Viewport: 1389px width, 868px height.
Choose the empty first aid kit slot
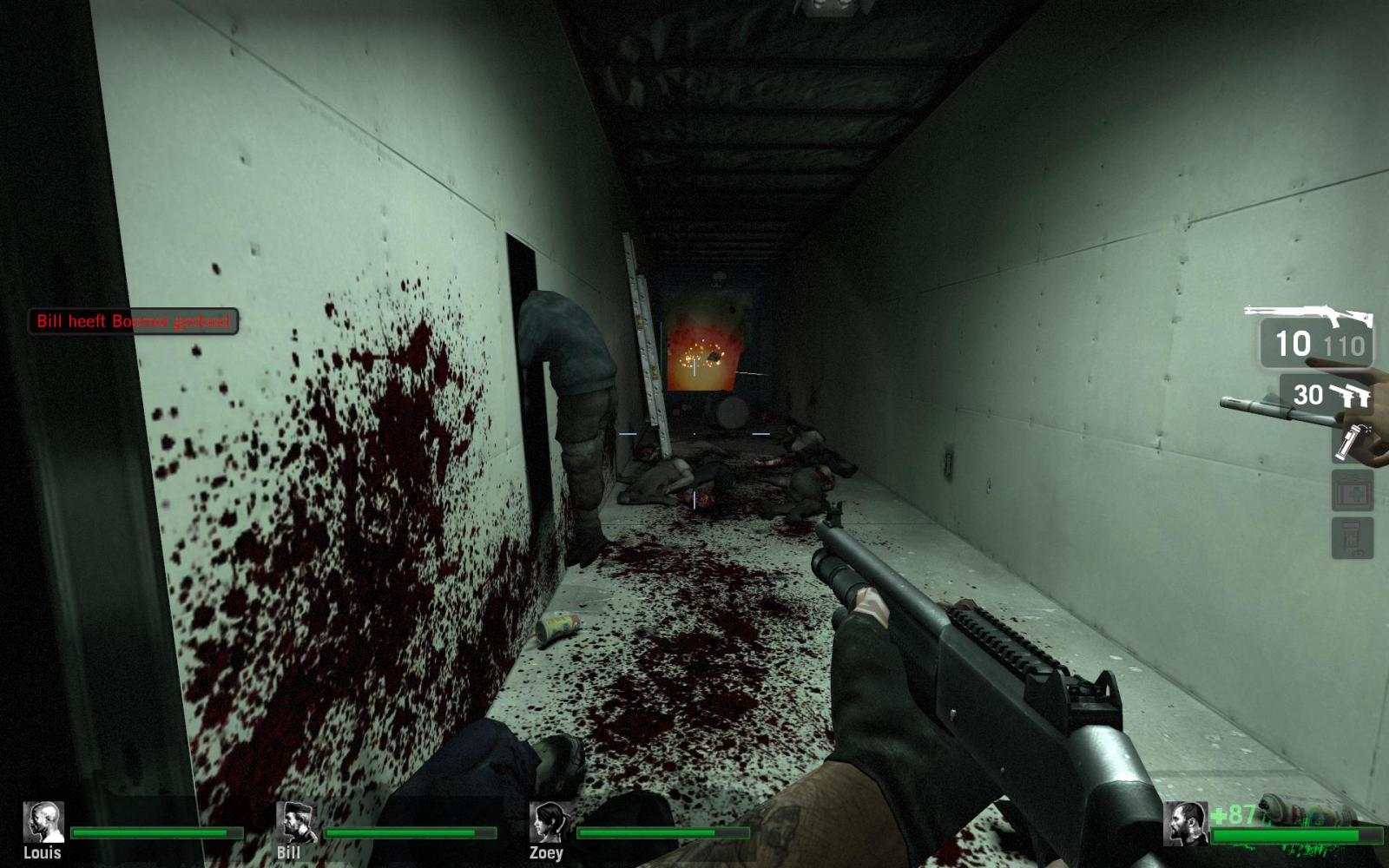click(1353, 491)
